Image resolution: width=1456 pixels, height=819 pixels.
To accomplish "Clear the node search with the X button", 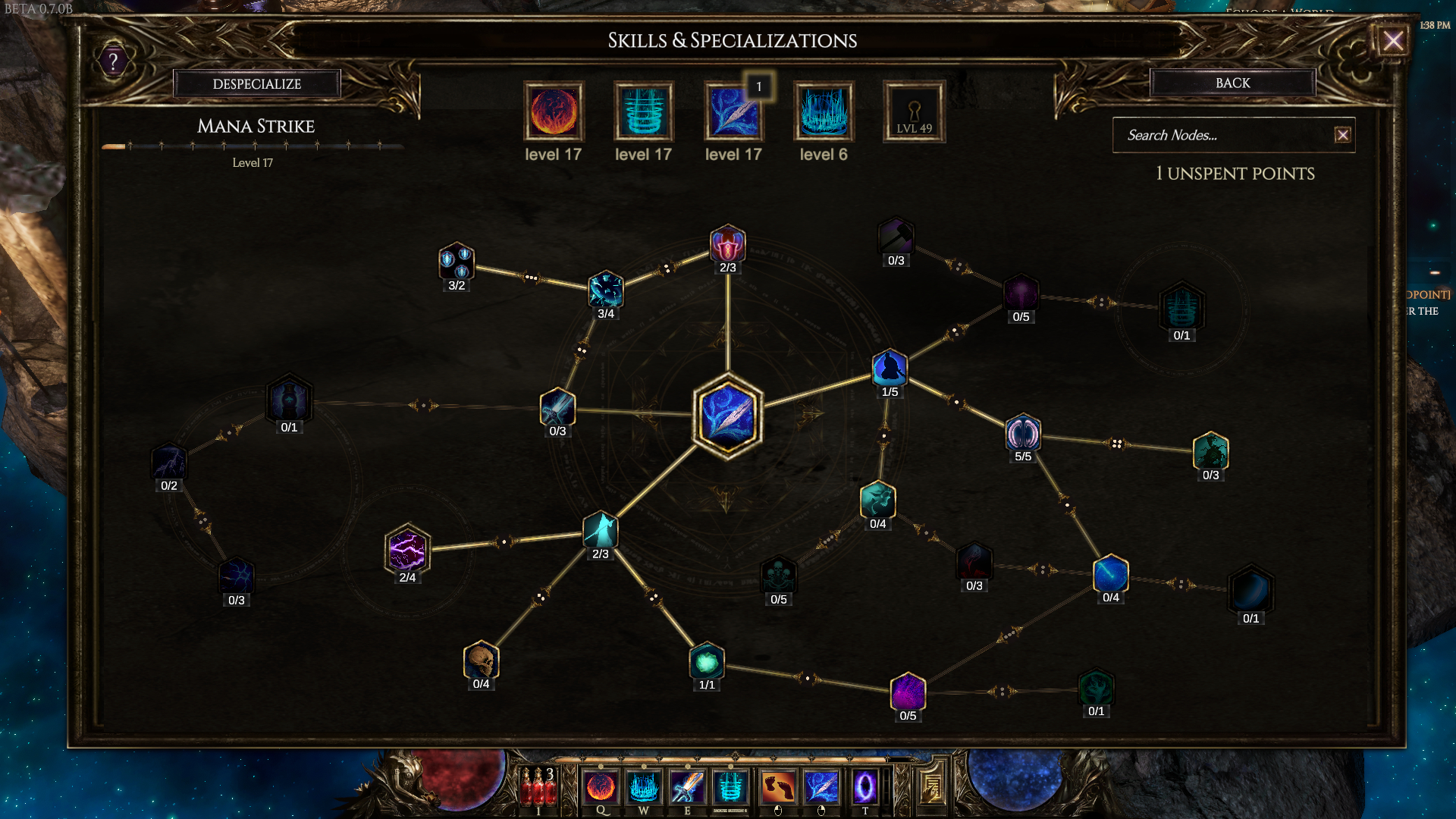I will tap(1342, 135).
